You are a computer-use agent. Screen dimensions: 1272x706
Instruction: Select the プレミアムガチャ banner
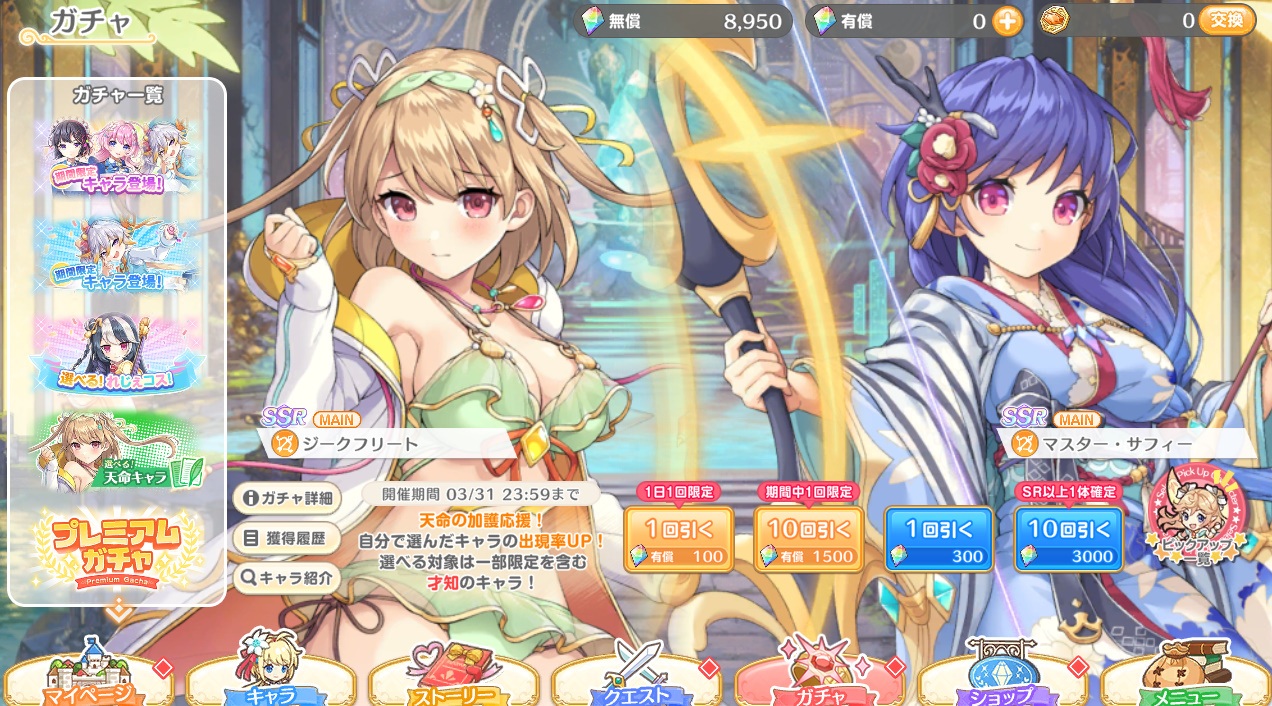click(118, 549)
